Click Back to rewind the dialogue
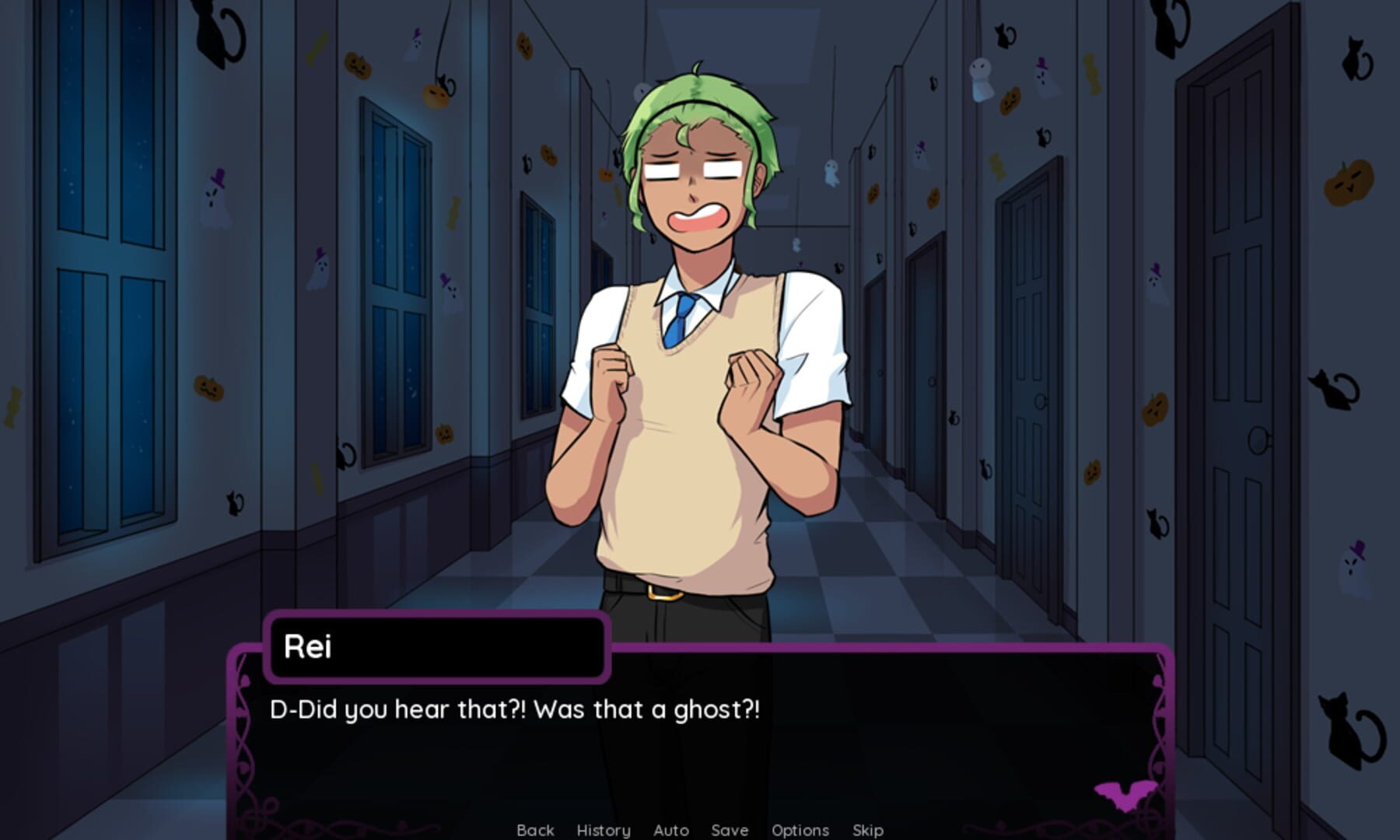This screenshot has width=1400, height=840. click(x=535, y=830)
